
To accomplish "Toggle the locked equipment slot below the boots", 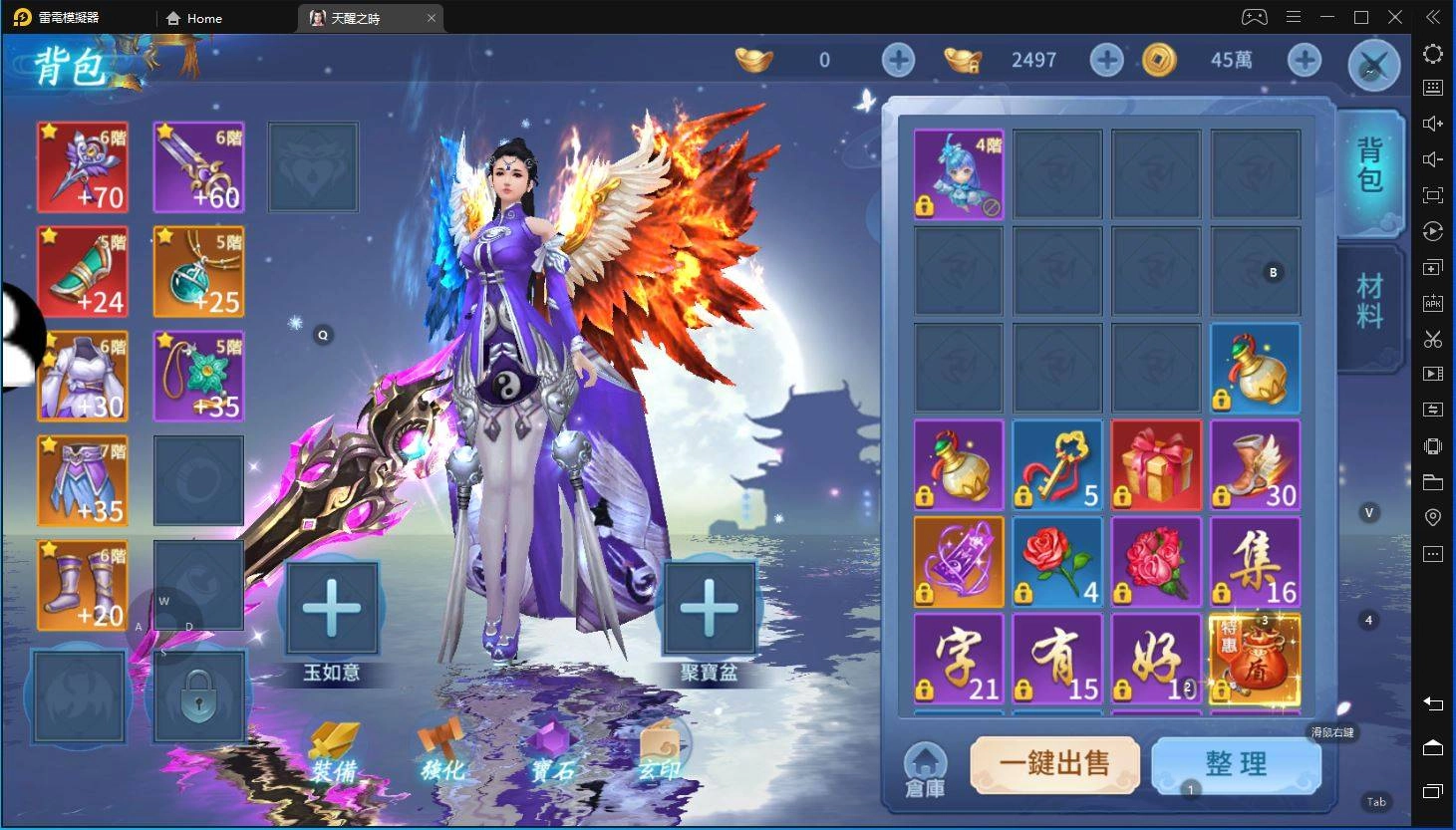I will 198,694.
